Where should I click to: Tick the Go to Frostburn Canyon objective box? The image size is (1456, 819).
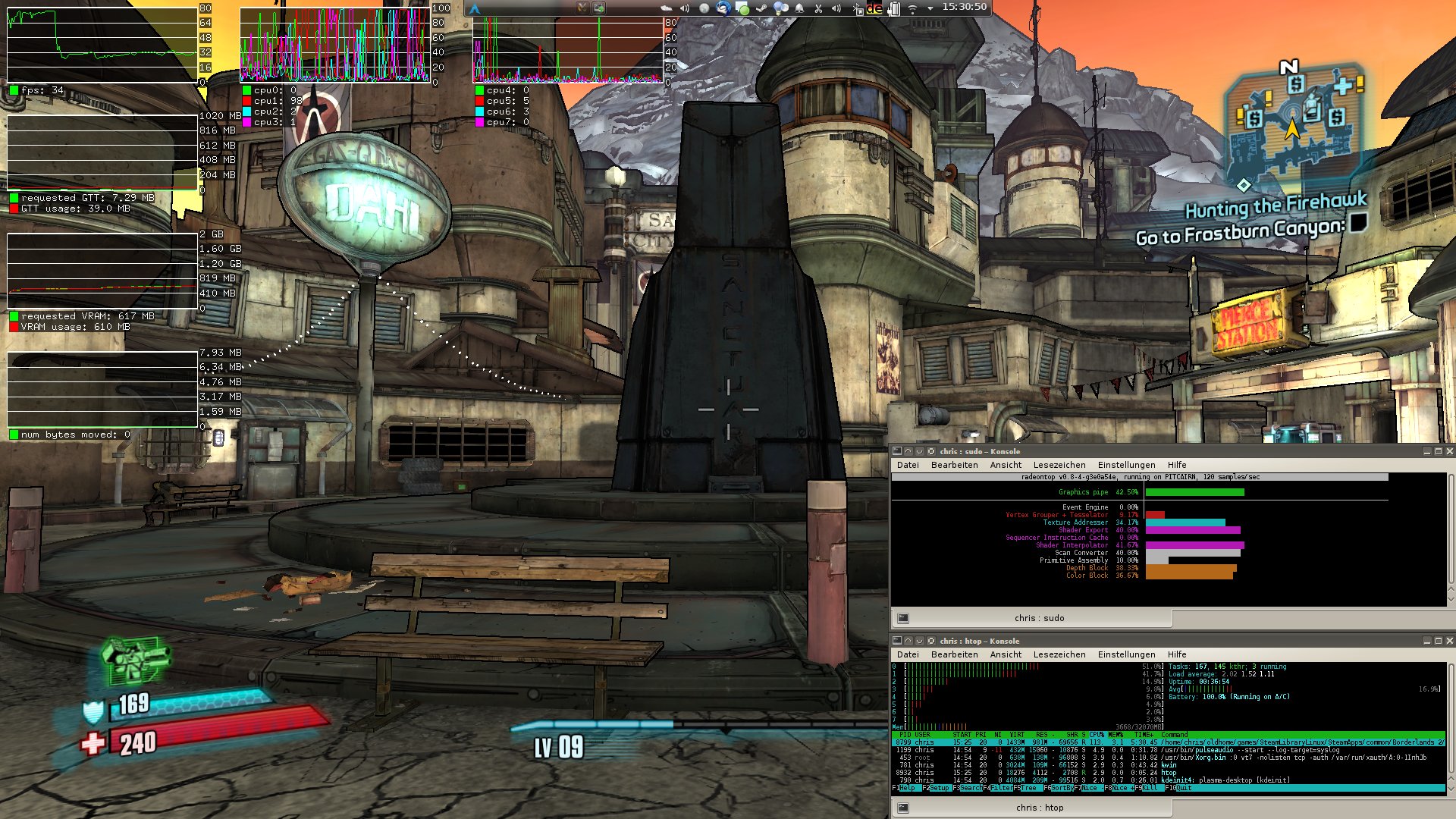[1358, 221]
